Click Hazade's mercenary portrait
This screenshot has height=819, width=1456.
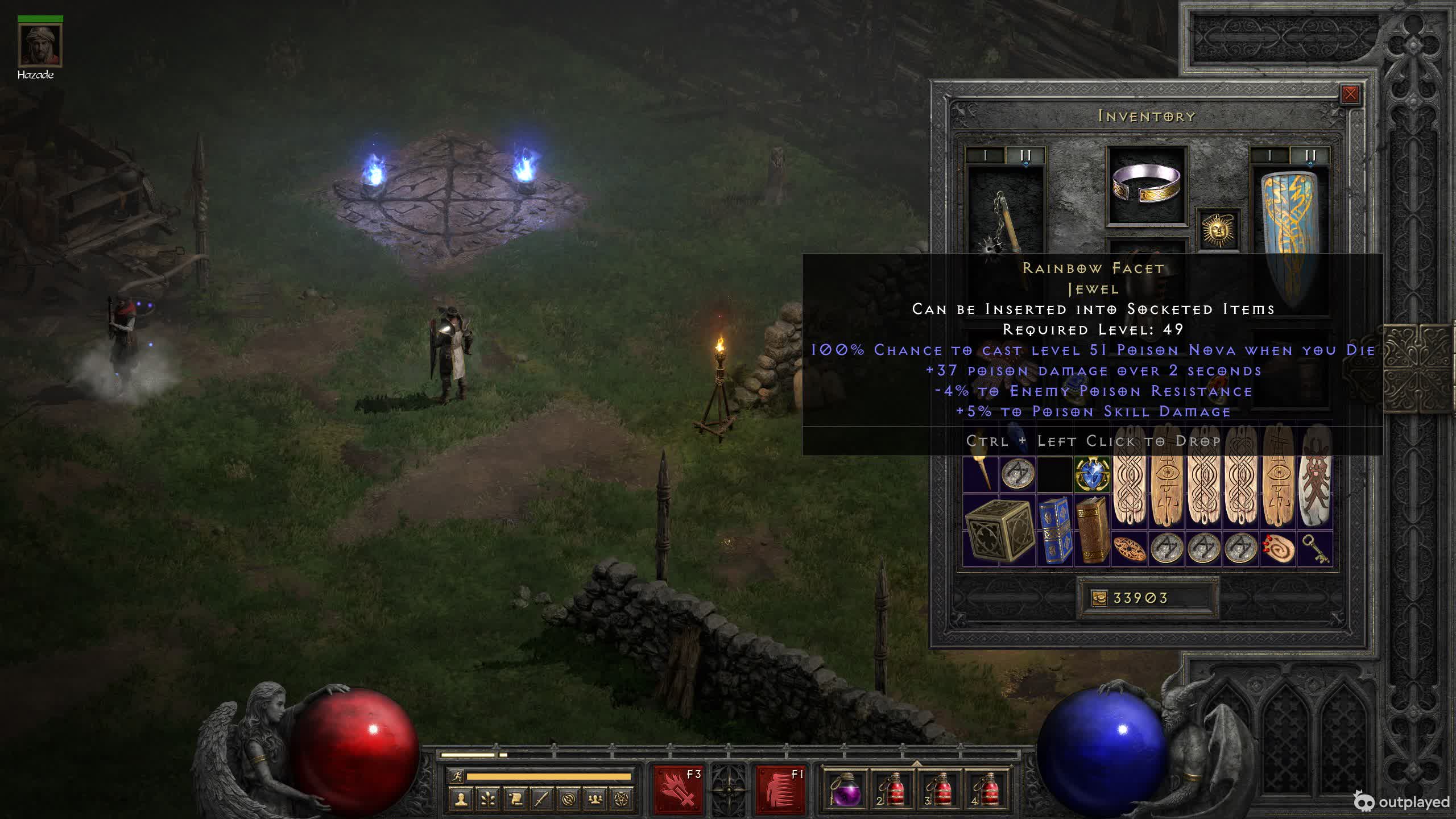[40, 45]
